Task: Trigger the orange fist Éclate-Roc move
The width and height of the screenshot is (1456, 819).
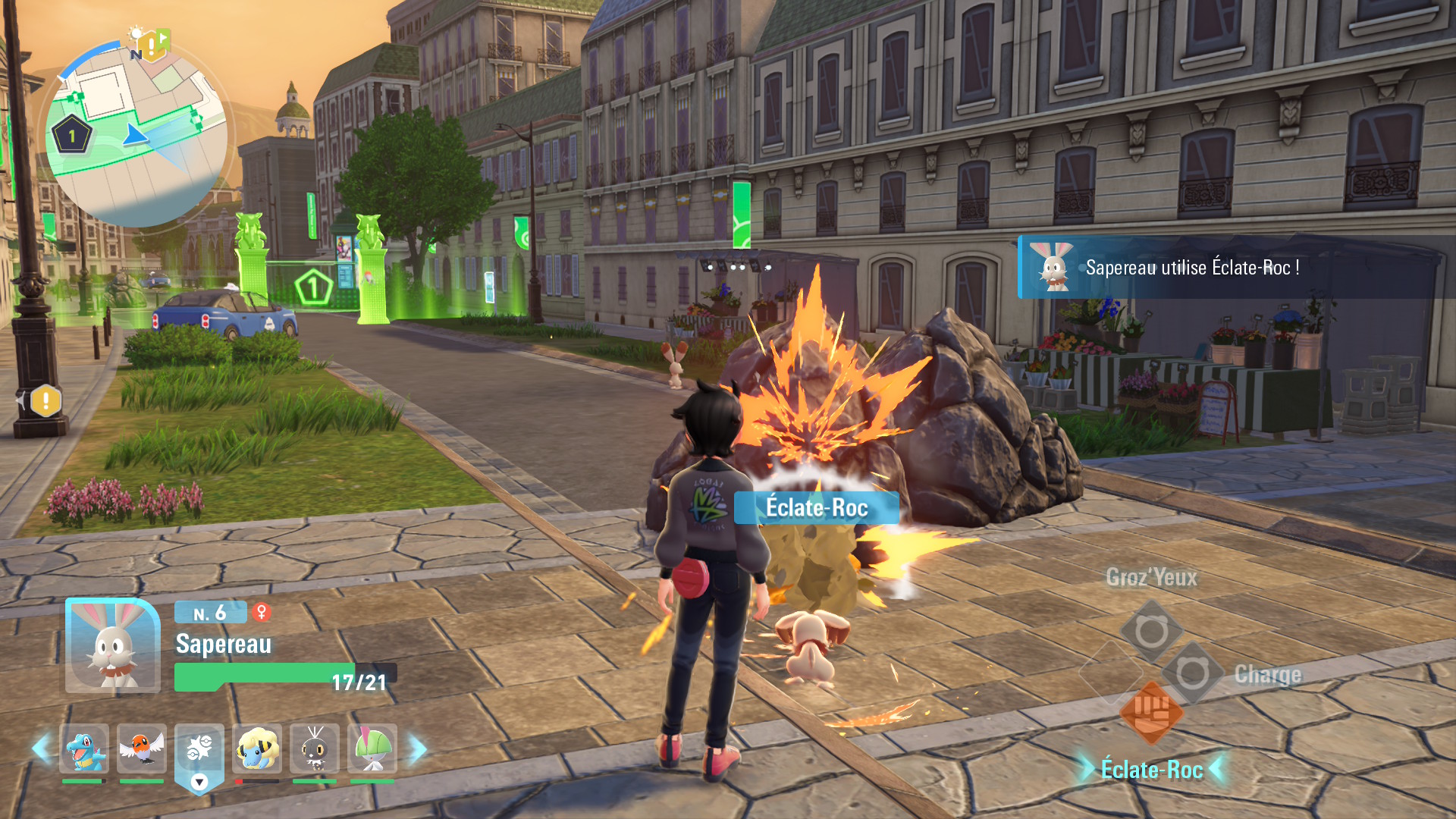Action: [x=1152, y=711]
